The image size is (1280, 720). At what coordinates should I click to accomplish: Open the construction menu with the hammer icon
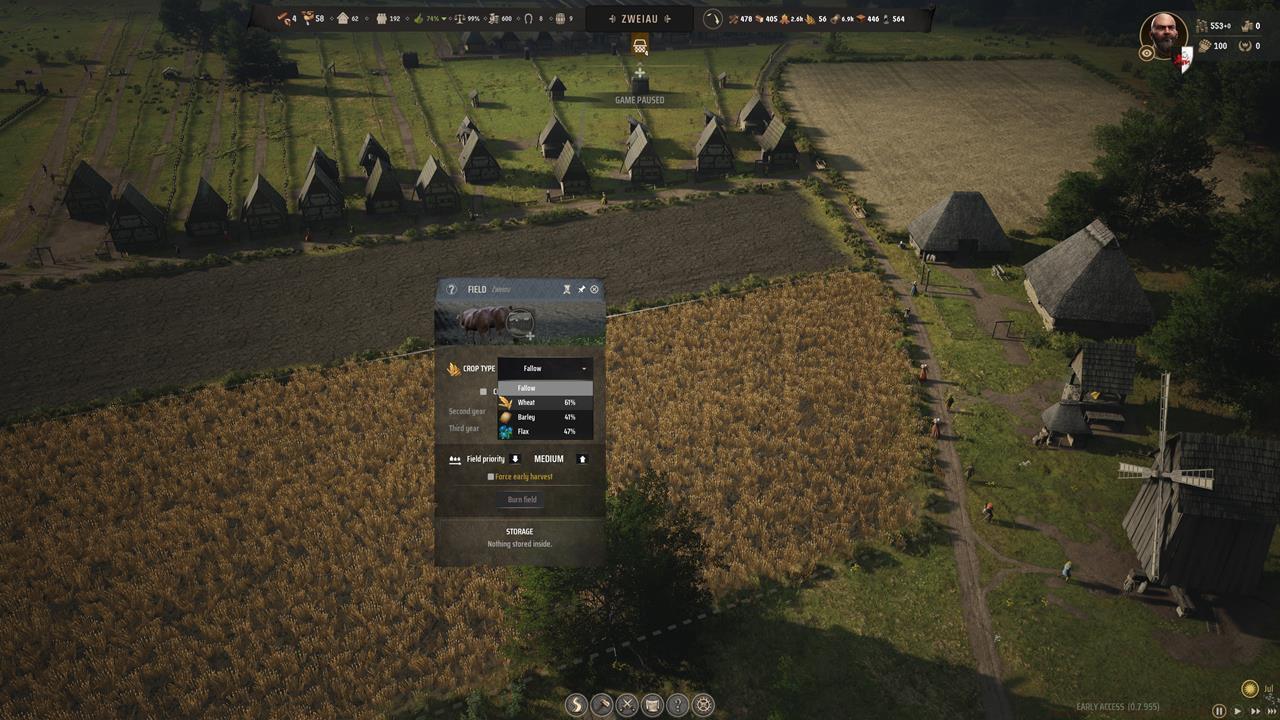pyautogui.click(x=601, y=705)
